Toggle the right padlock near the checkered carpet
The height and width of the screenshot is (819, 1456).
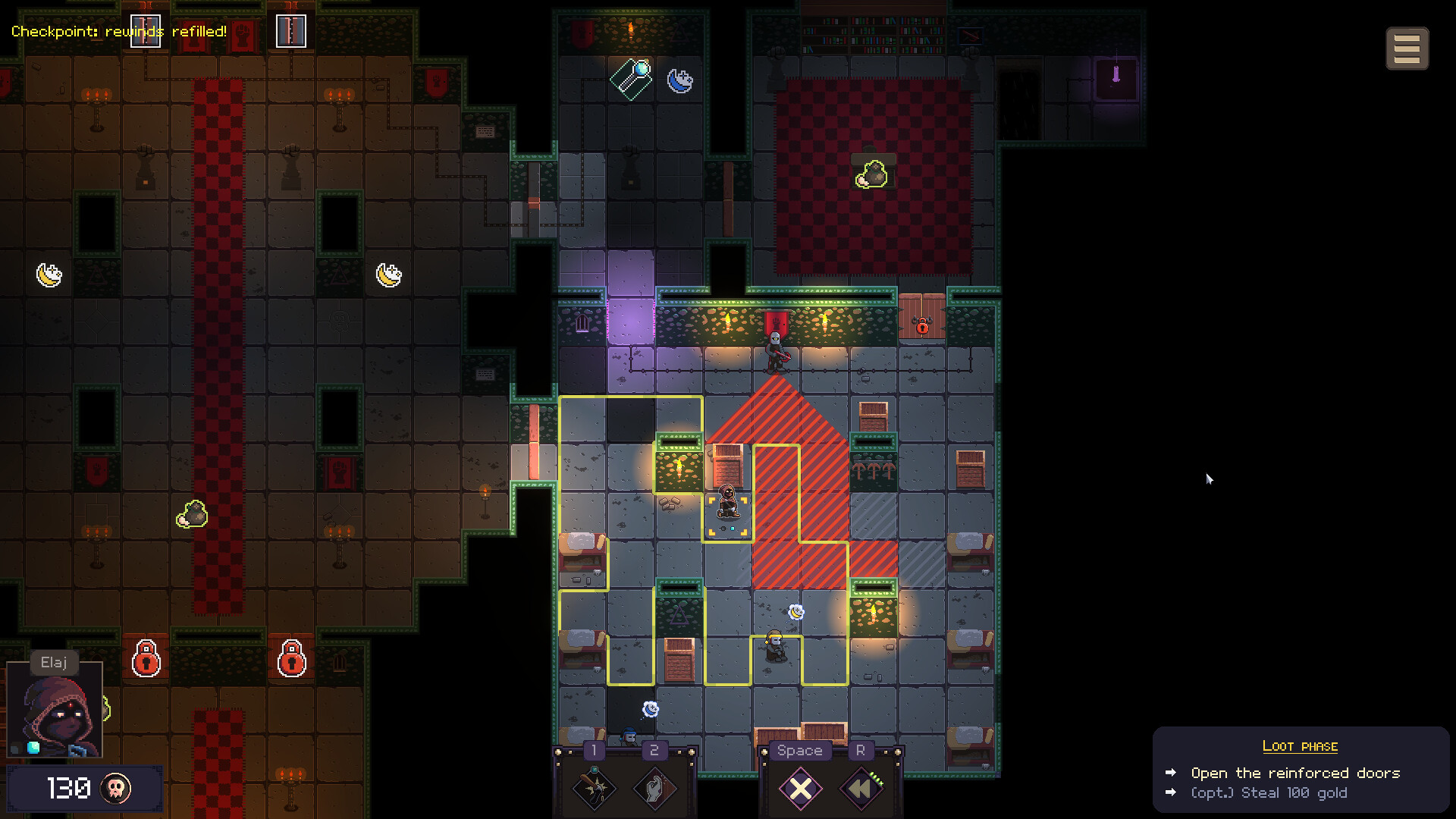tap(292, 660)
